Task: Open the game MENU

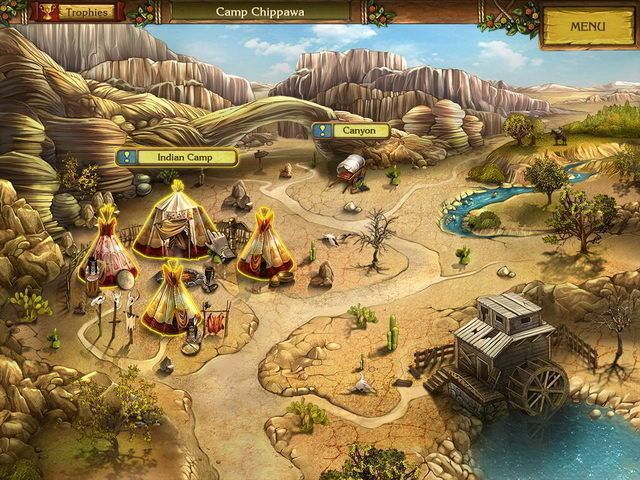Action: tap(587, 26)
